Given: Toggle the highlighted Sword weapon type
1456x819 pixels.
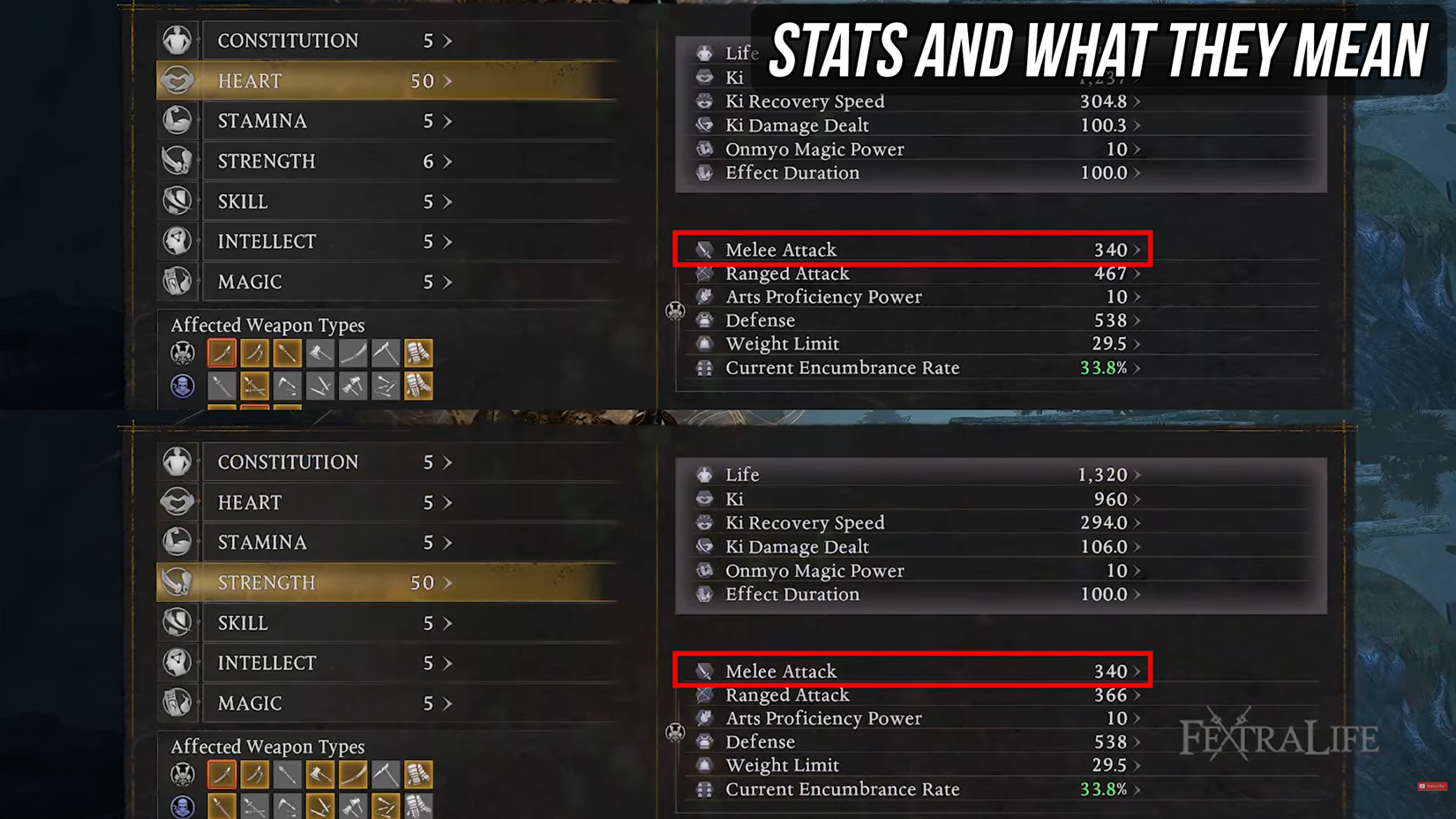Looking at the screenshot, I should pyautogui.click(x=221, y=352).
